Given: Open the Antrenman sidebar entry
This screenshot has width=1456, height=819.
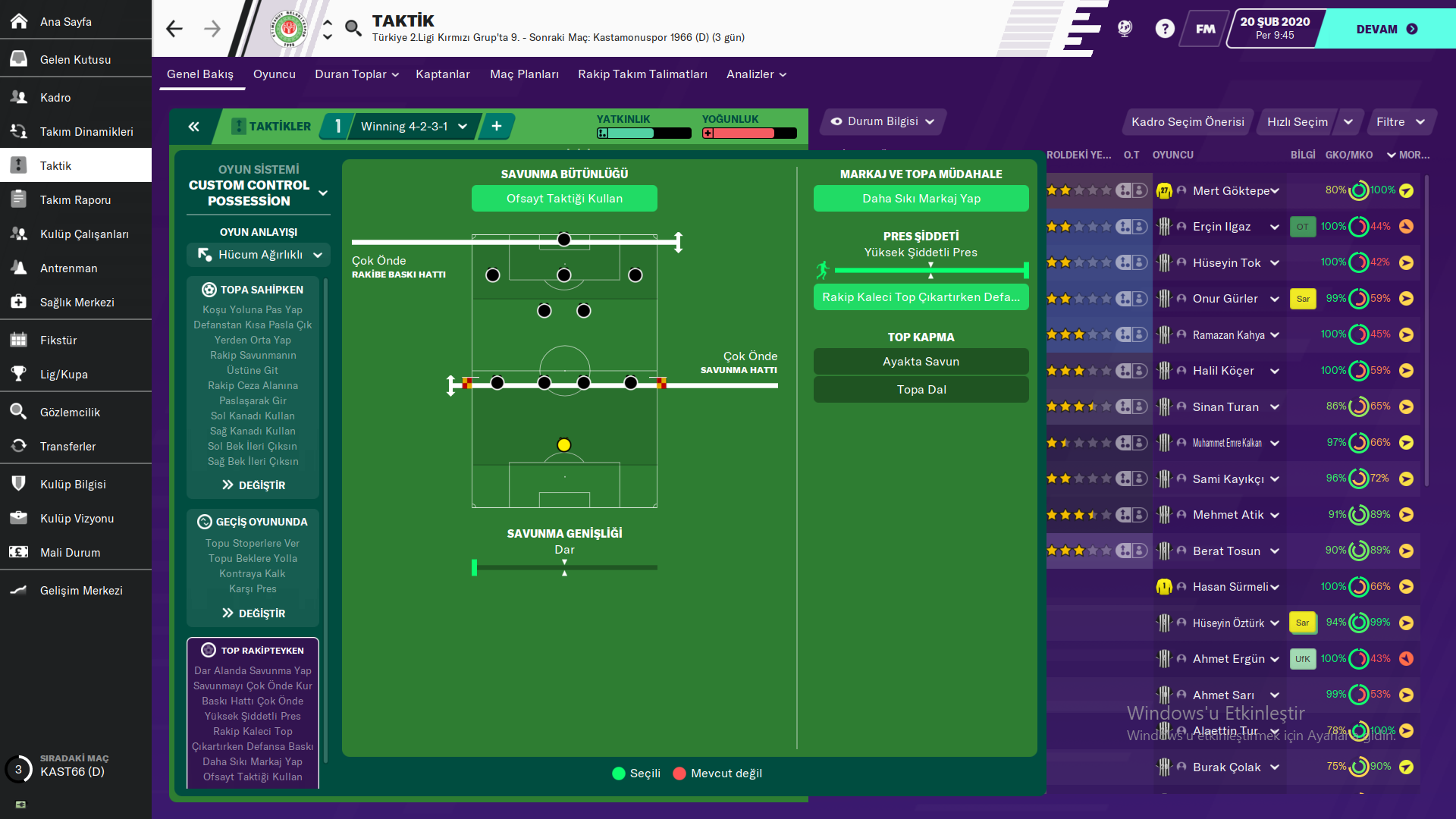Looking at the screenshot, I should tap(68, 268).
